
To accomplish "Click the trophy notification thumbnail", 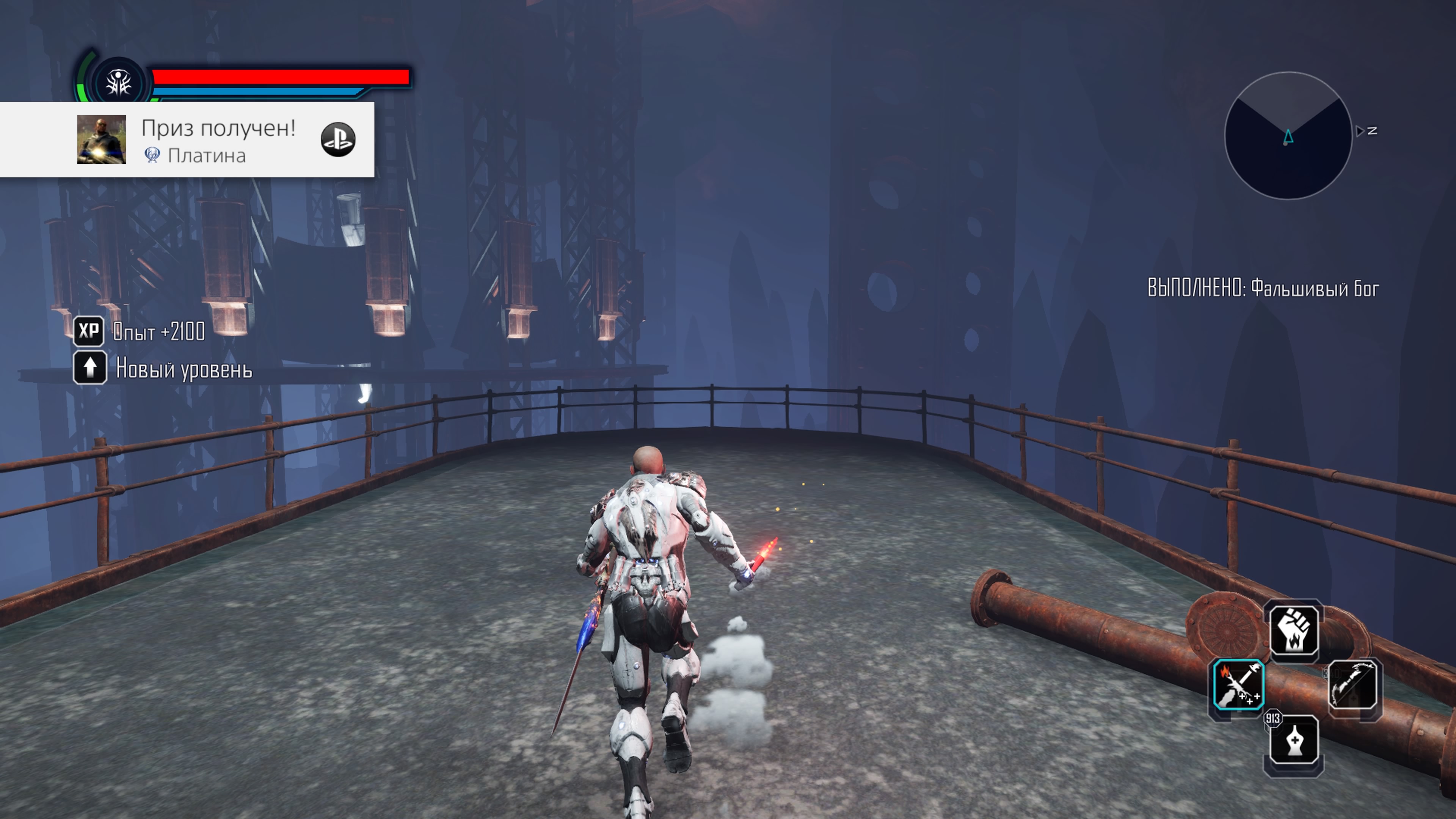I will pos(102,140).
